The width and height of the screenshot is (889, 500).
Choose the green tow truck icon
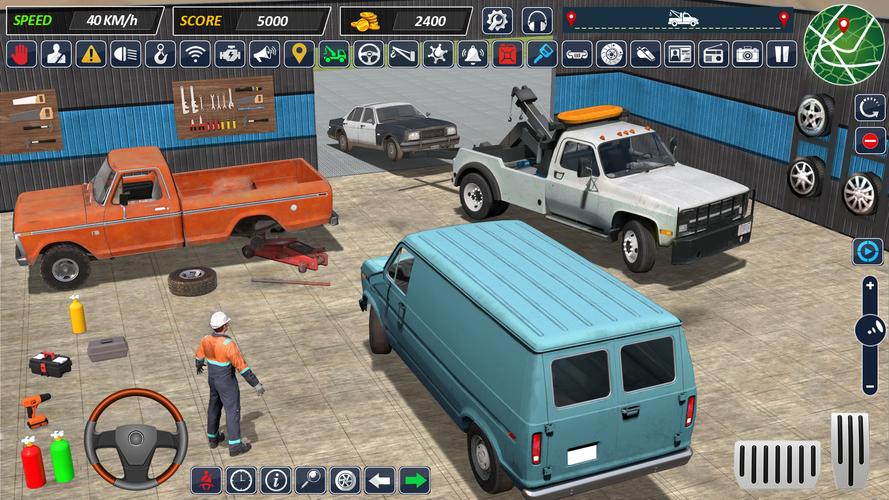pyautogui.click(x=334, y=54)
